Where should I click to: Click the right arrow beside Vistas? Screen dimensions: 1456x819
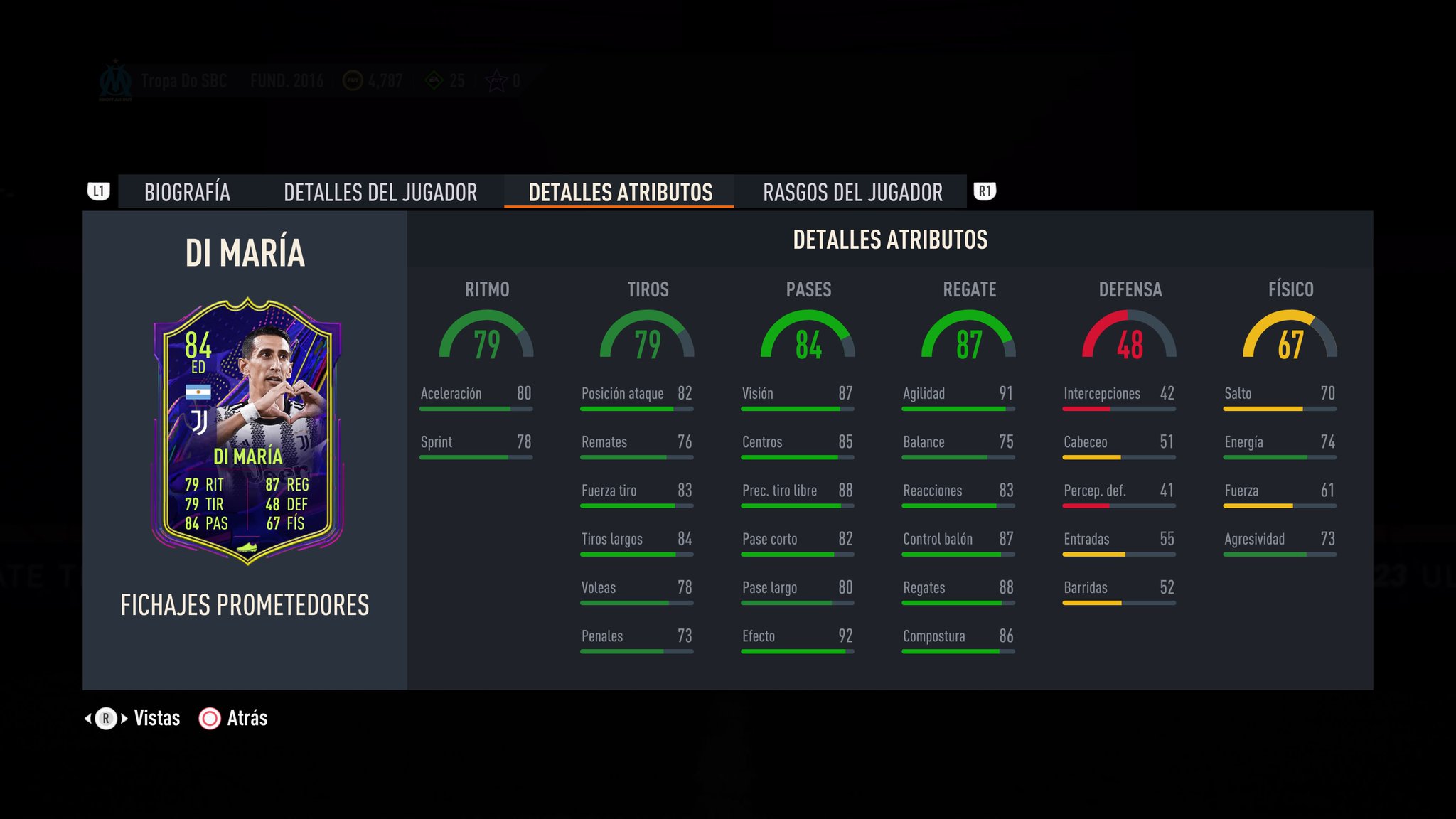(123, 719)
